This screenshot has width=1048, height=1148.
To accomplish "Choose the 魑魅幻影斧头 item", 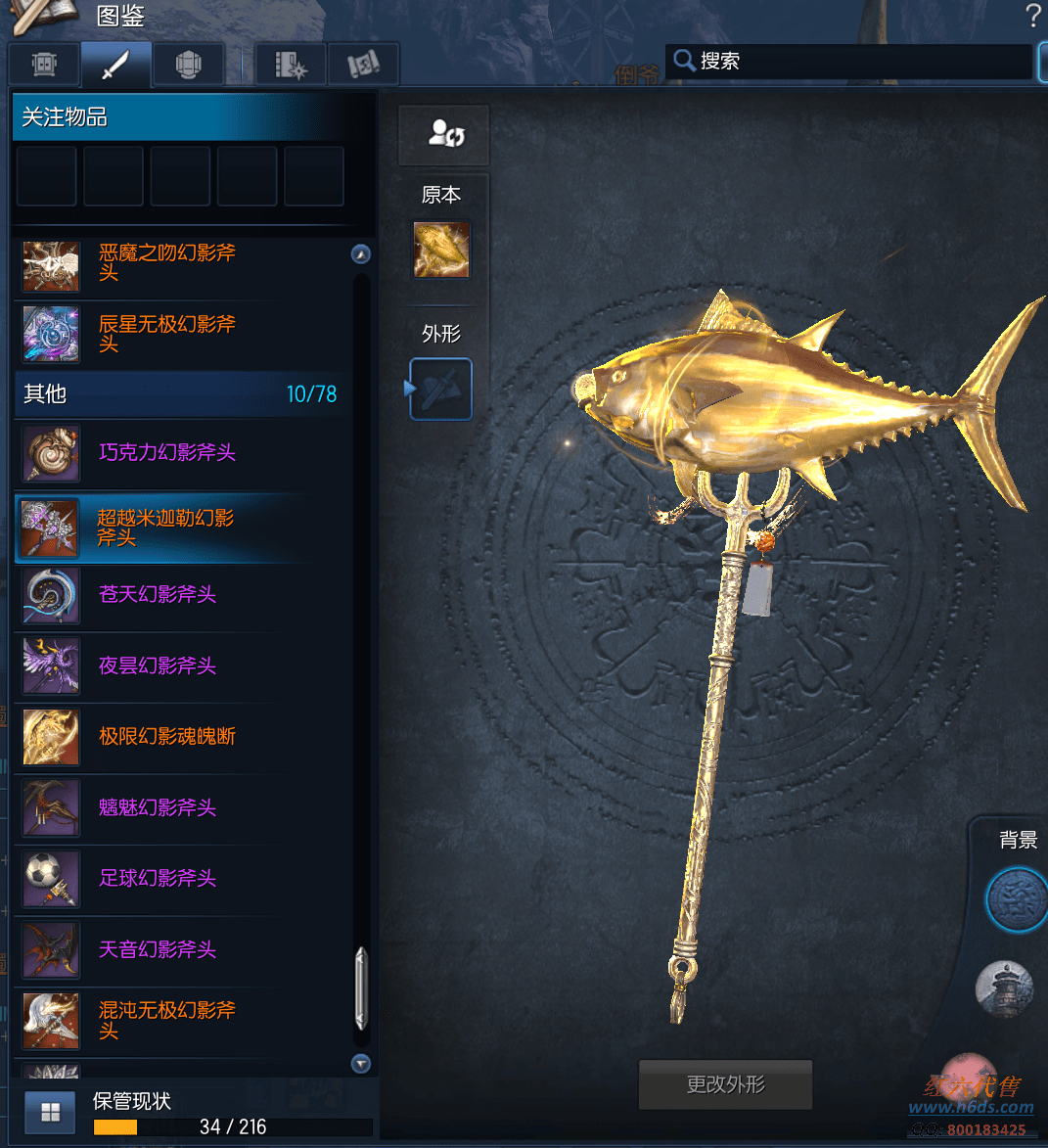I will click(158, 807).
